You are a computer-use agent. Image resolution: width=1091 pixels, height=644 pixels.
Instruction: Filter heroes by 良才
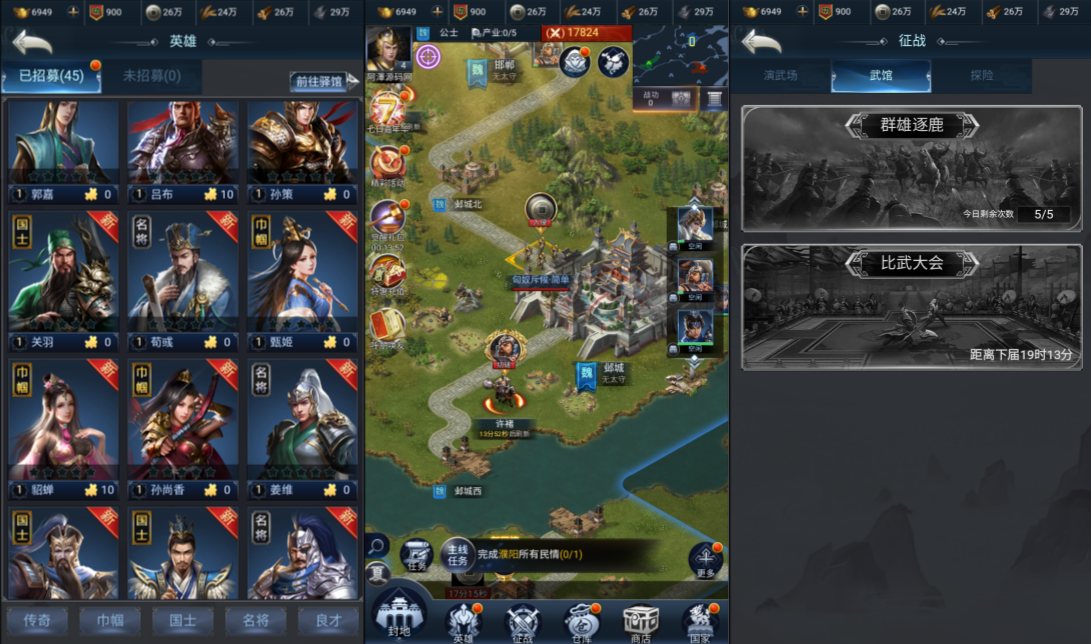(328, 620)
